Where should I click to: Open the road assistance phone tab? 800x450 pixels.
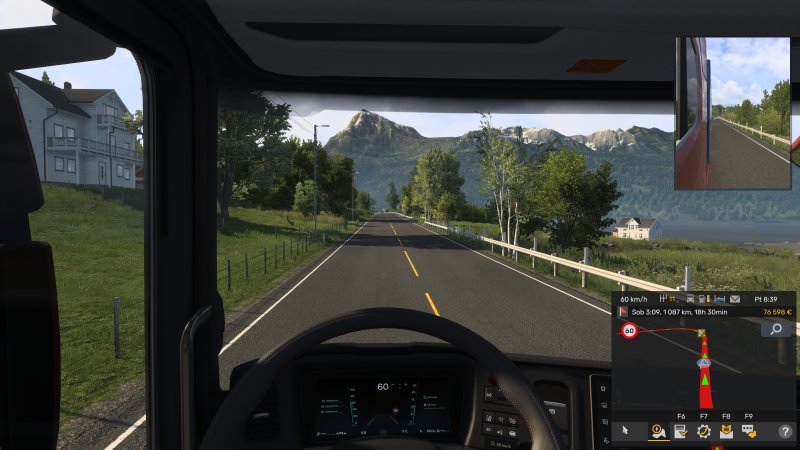pos(726,431)
